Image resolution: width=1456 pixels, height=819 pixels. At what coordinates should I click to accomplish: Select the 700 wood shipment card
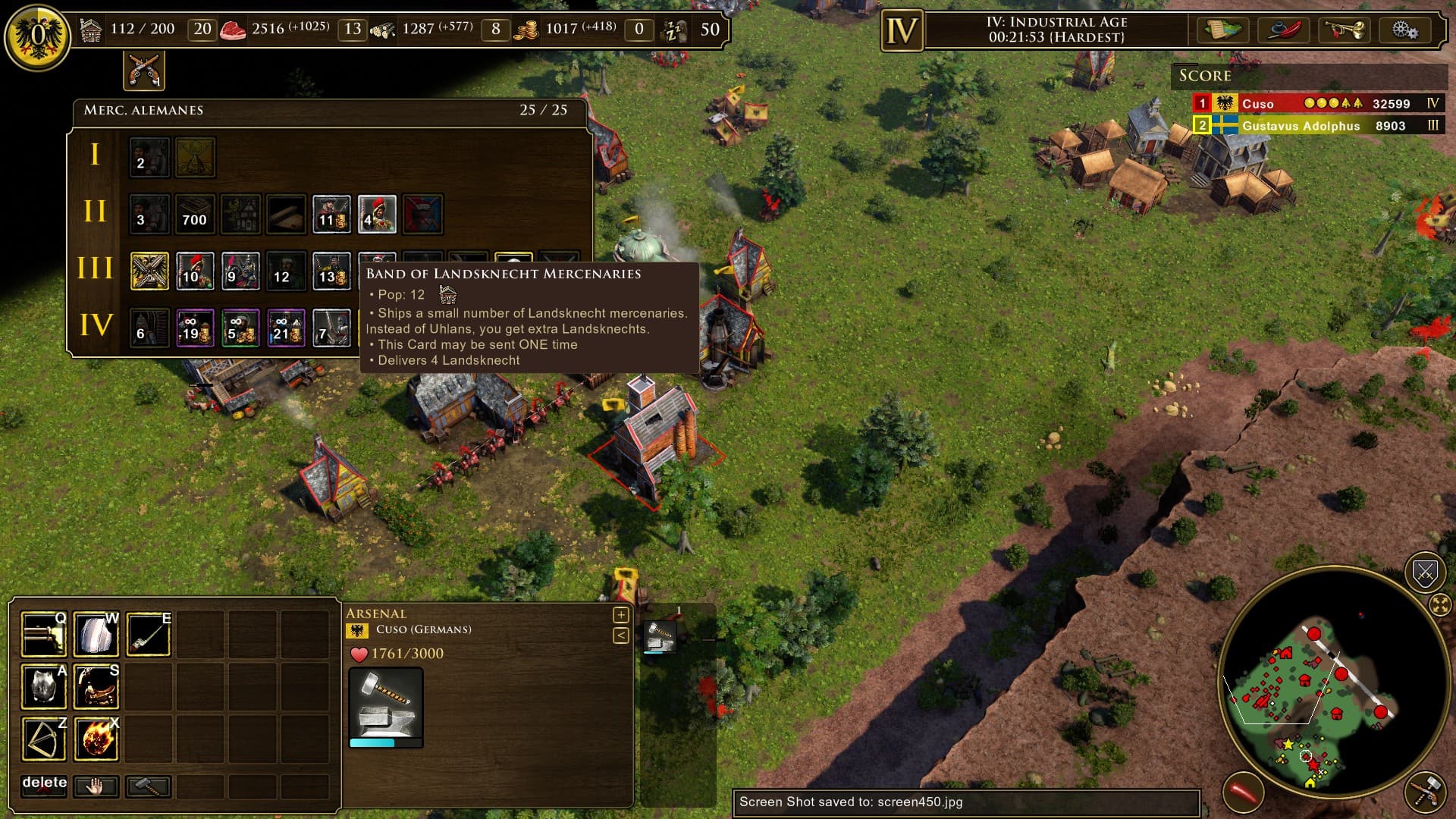point(195,214)
